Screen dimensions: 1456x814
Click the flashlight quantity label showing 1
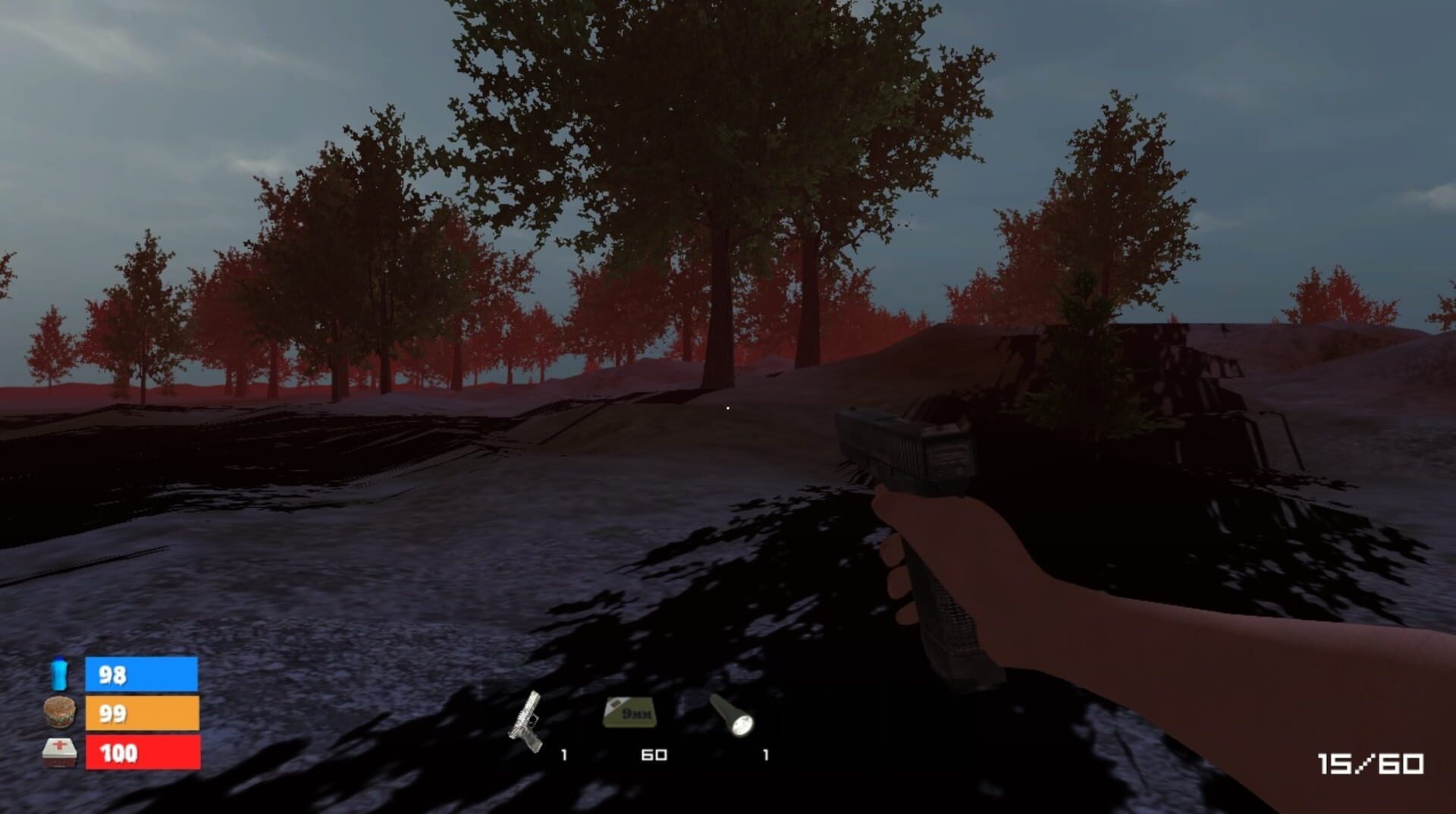(x=764, y=756)
